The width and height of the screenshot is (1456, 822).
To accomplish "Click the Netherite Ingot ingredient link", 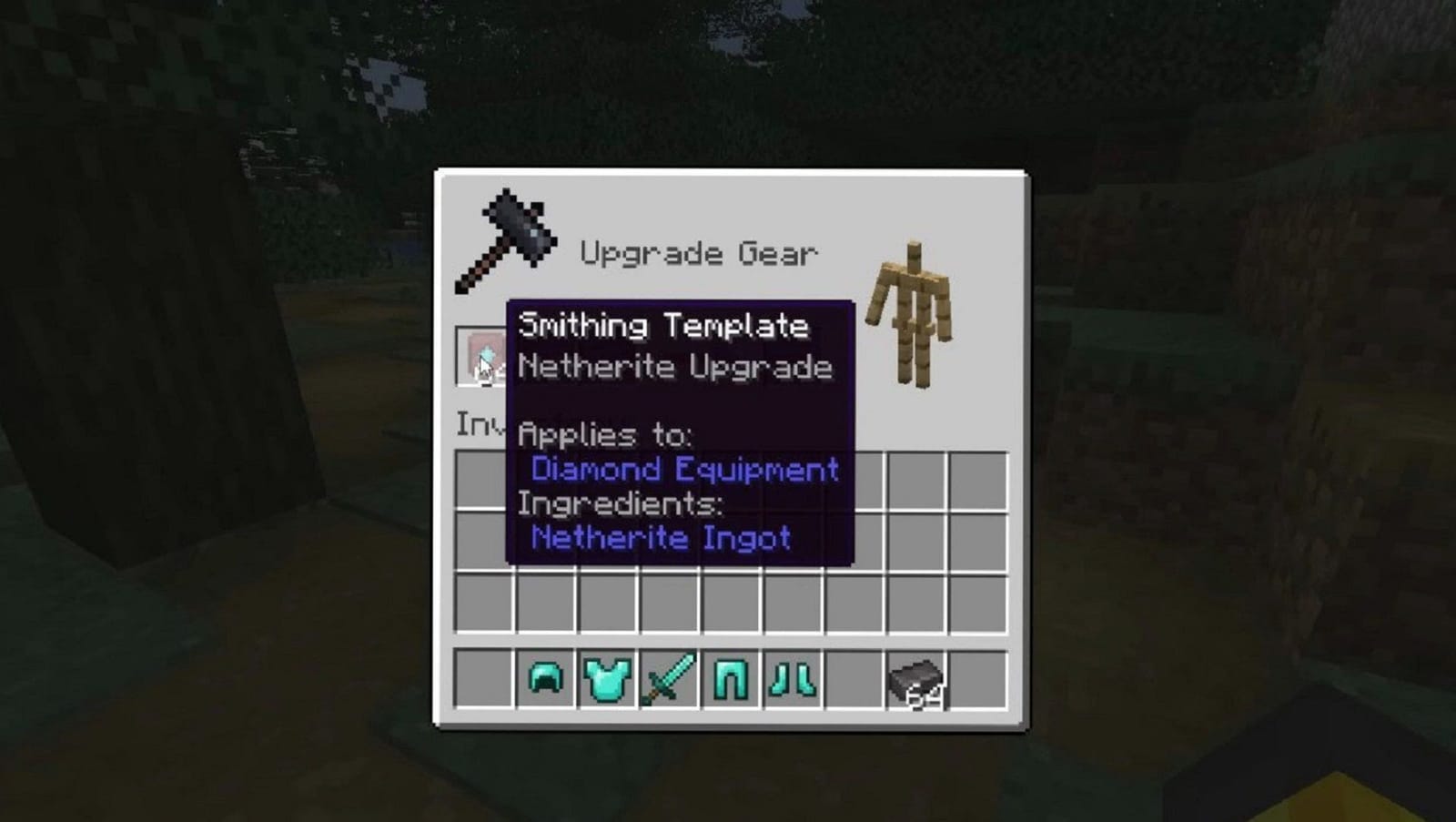I will coord(660,537).
